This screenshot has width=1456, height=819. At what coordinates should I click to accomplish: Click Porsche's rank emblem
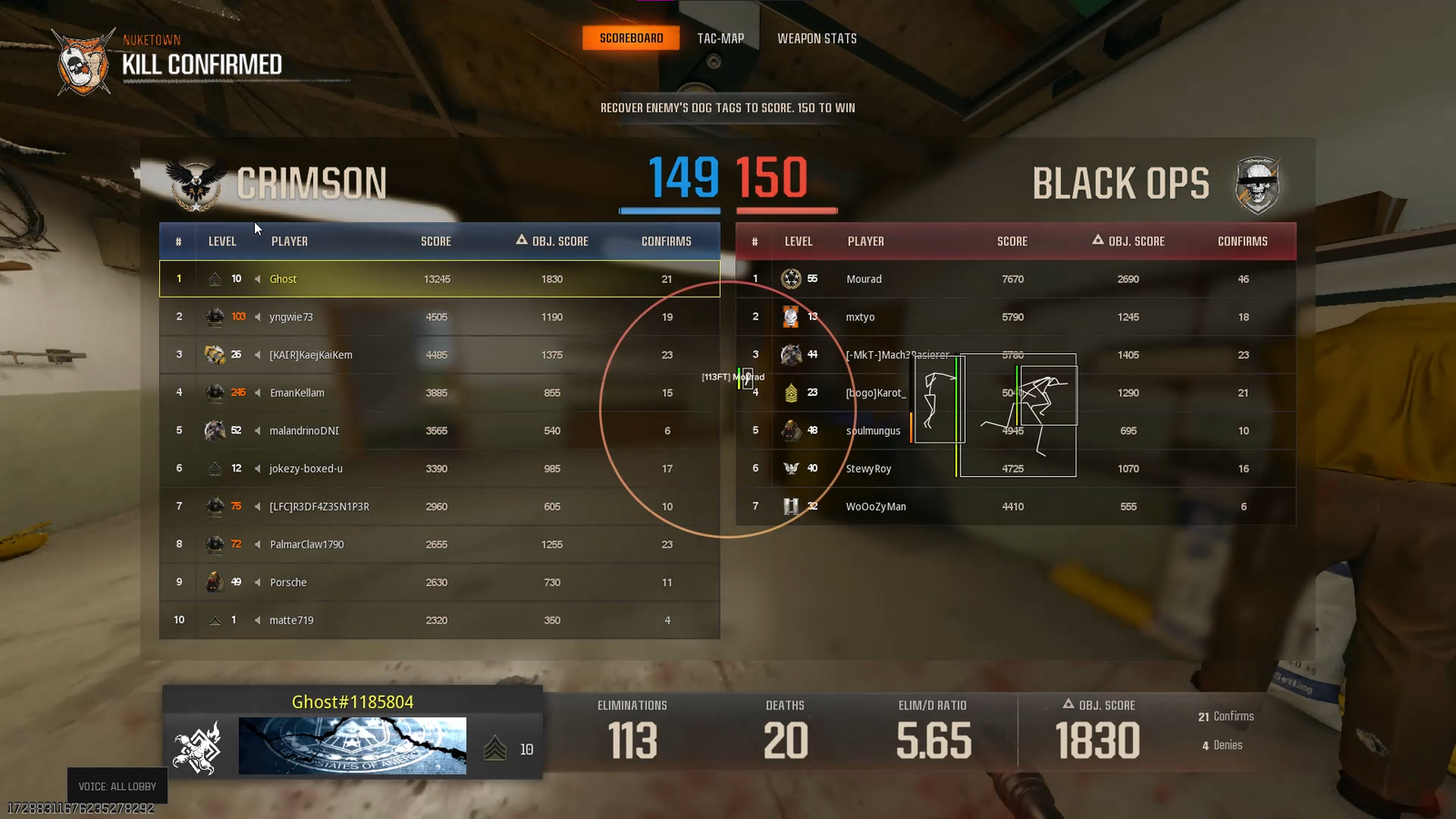216,581
